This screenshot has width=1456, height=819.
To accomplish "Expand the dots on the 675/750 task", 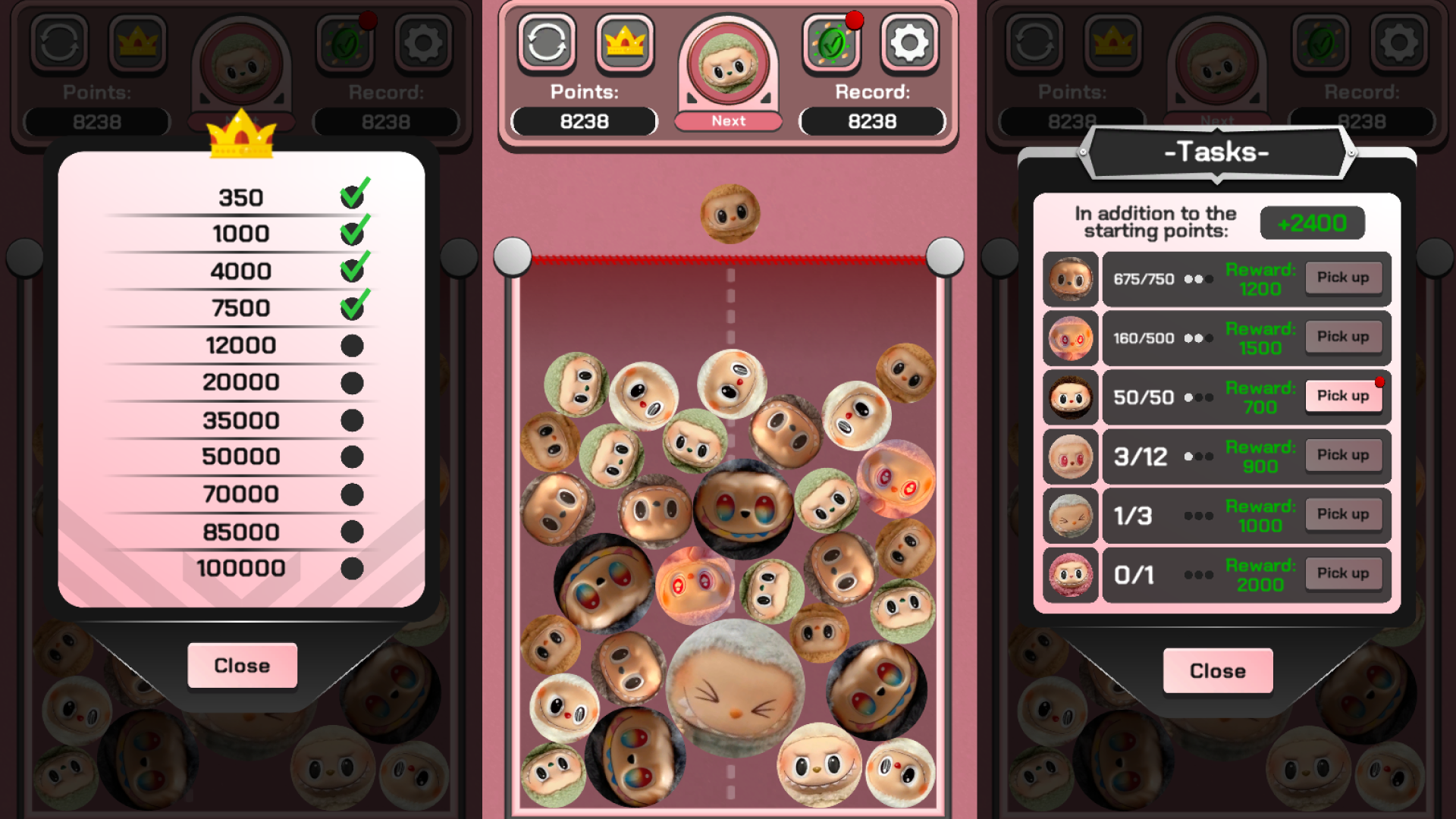I will [x=1200, y=279].
